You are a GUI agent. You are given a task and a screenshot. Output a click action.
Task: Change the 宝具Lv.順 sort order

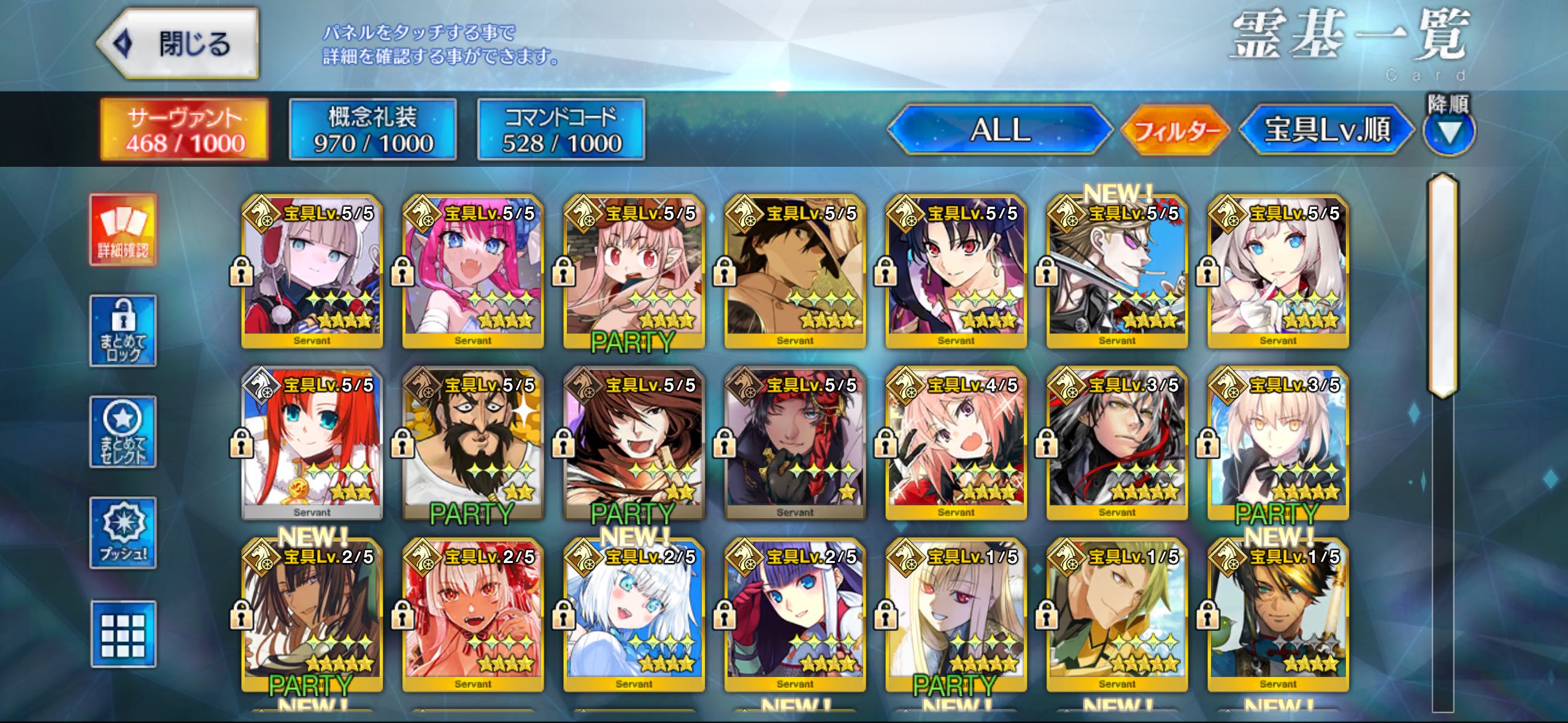tap(1326, 130)
